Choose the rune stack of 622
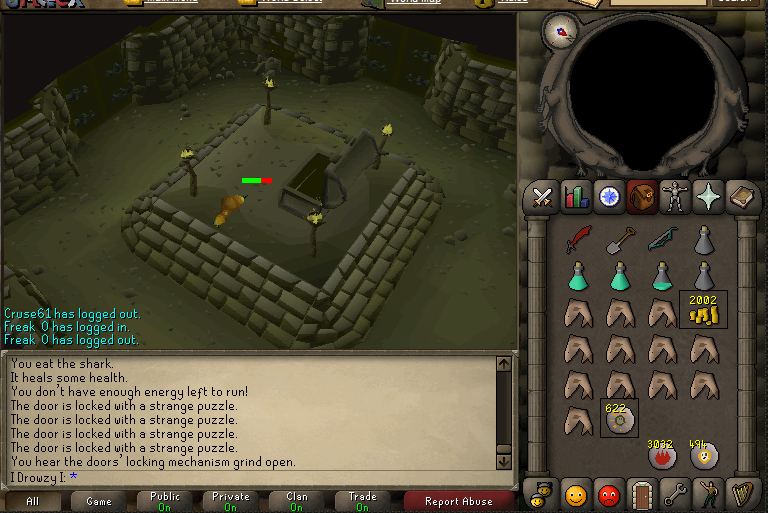The width and height of the screenshot is (768, 513). (x=620, y=419)
